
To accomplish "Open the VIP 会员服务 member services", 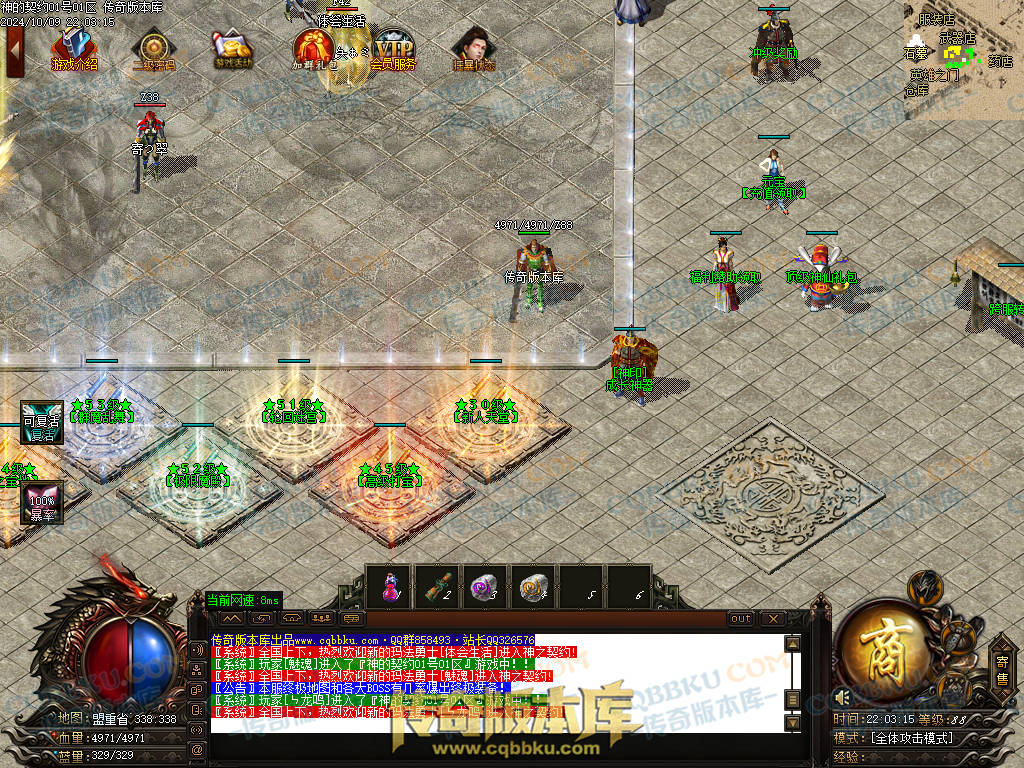I will [393, 48].
